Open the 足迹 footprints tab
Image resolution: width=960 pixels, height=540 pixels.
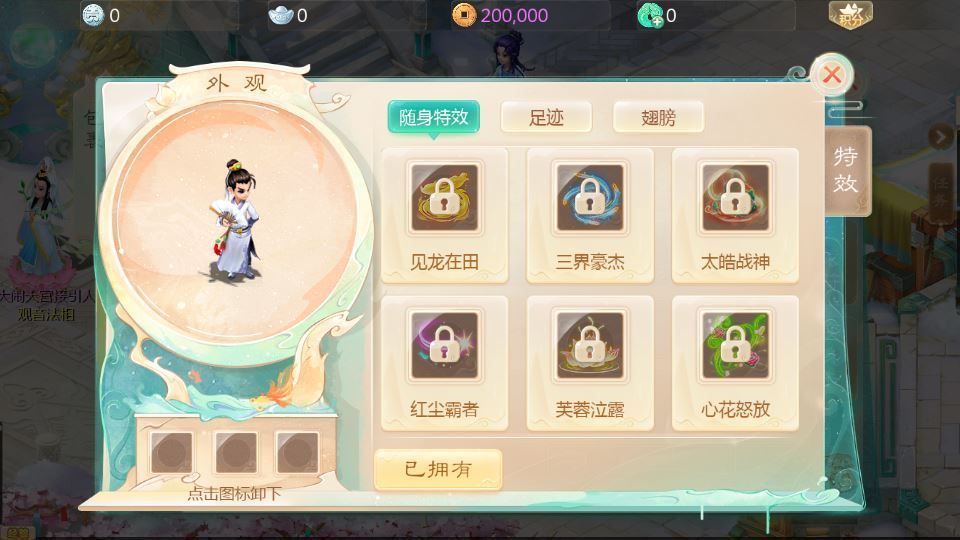[546, 117]
